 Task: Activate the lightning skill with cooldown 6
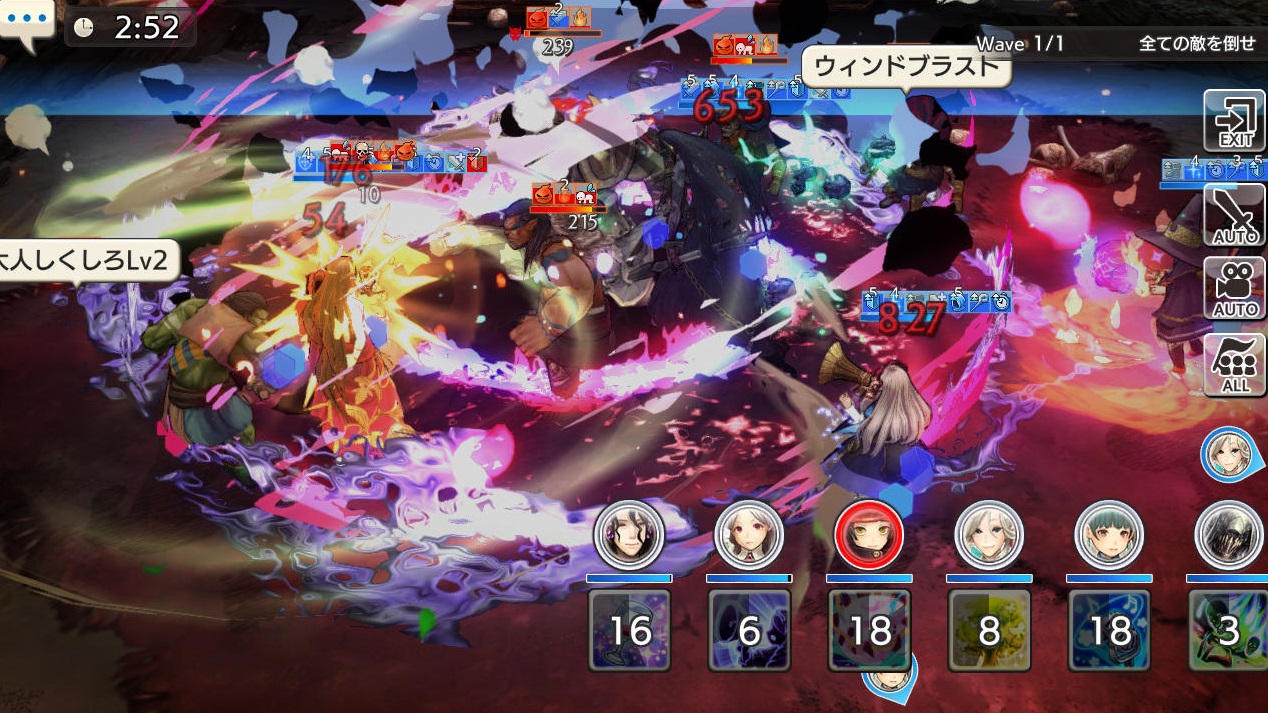pos(749,630)
